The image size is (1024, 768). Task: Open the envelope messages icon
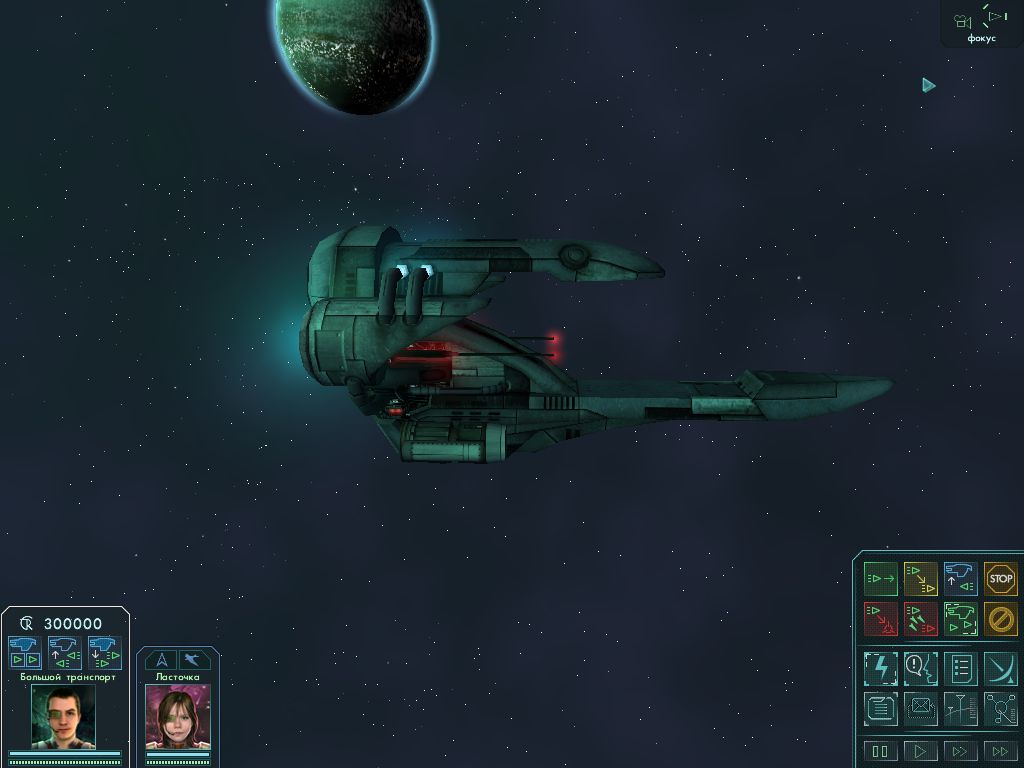click(x=920, y=709)
